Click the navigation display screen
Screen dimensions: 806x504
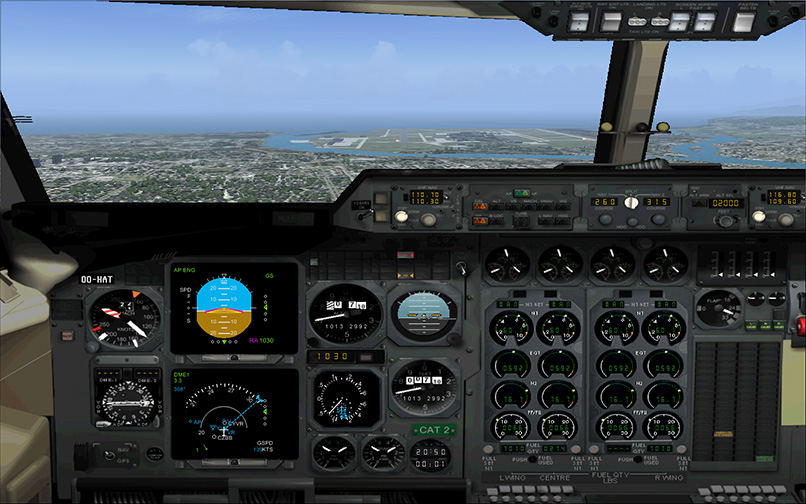[235, 415]
